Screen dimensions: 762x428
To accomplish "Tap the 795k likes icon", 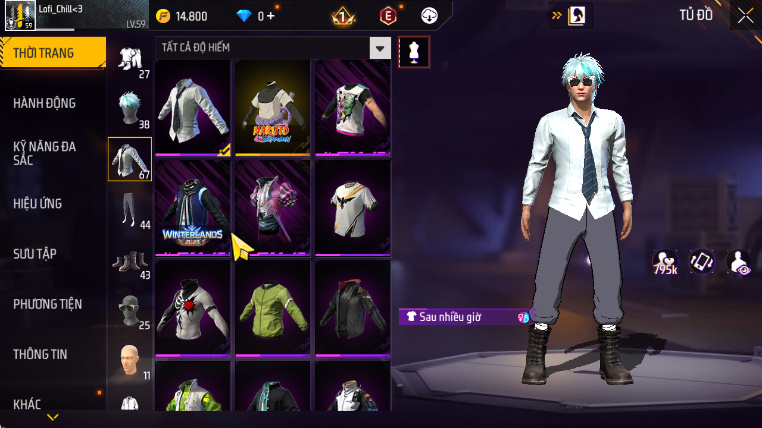I will point(665,262).
